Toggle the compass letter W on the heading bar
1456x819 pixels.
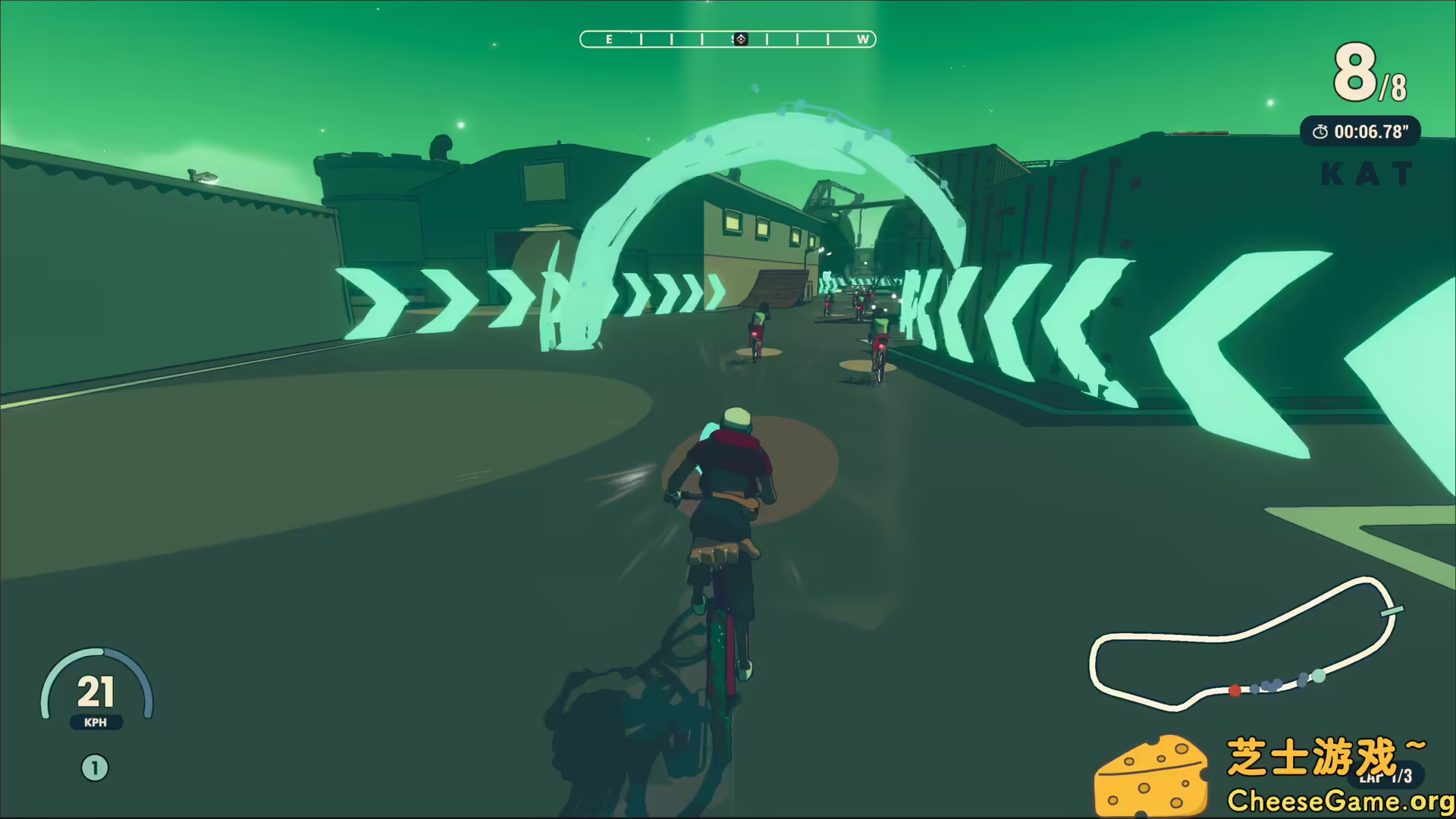click(863, 40)
